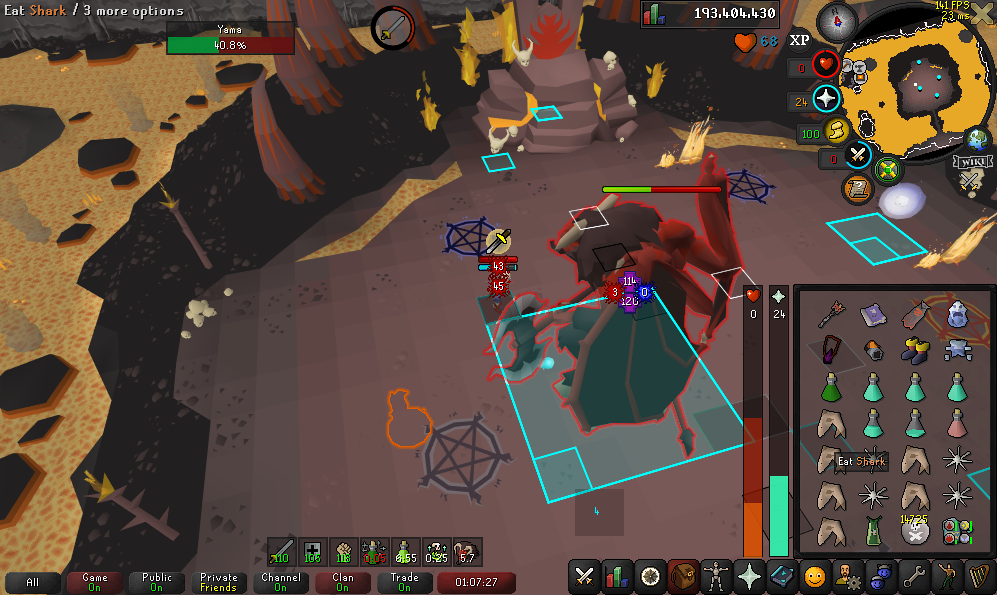Open the Emotes tab
Viewport: 997px width, 595px height.
[x=946, y=576]
